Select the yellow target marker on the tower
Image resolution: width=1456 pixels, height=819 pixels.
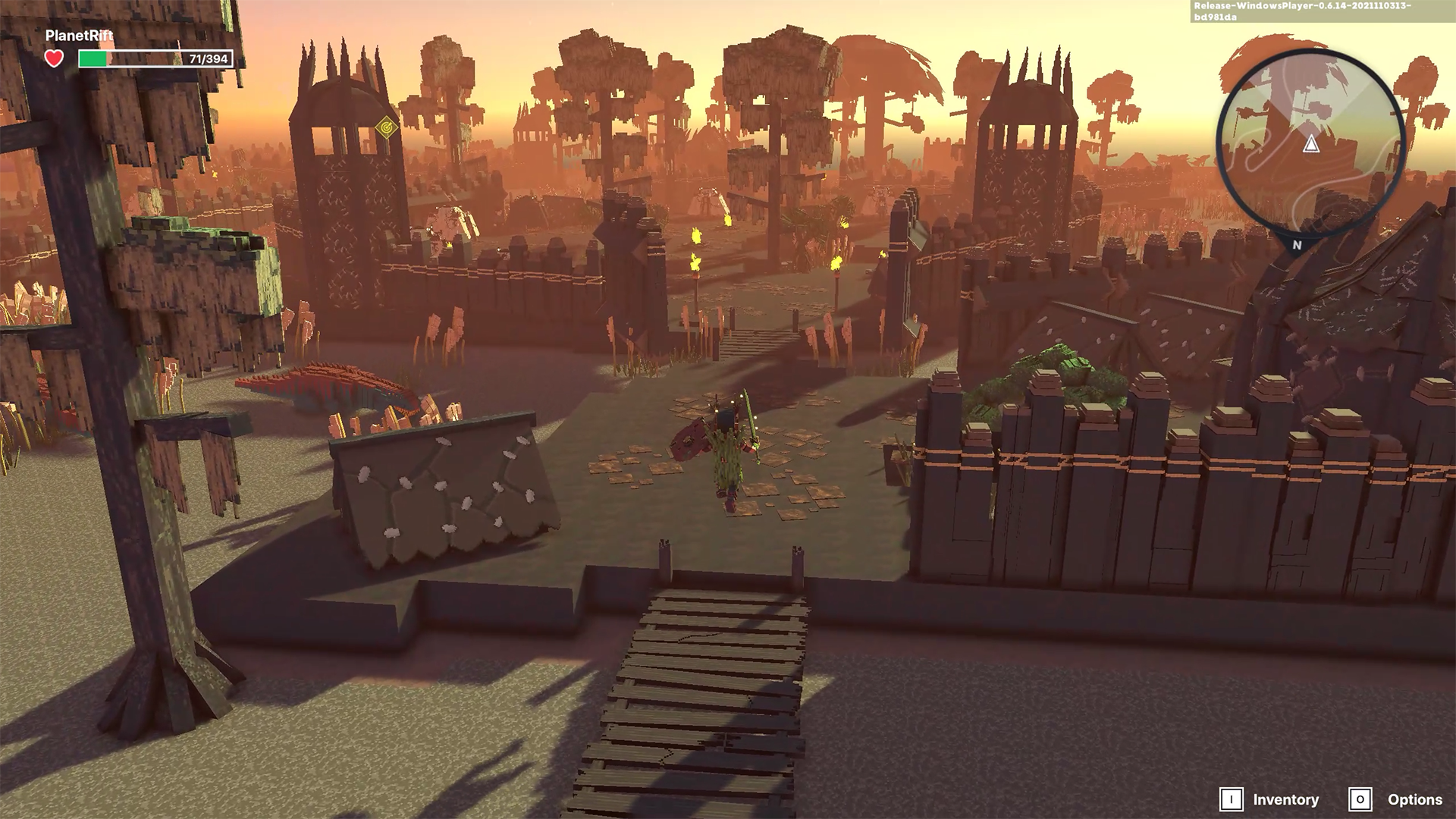[x=388, y=128]
